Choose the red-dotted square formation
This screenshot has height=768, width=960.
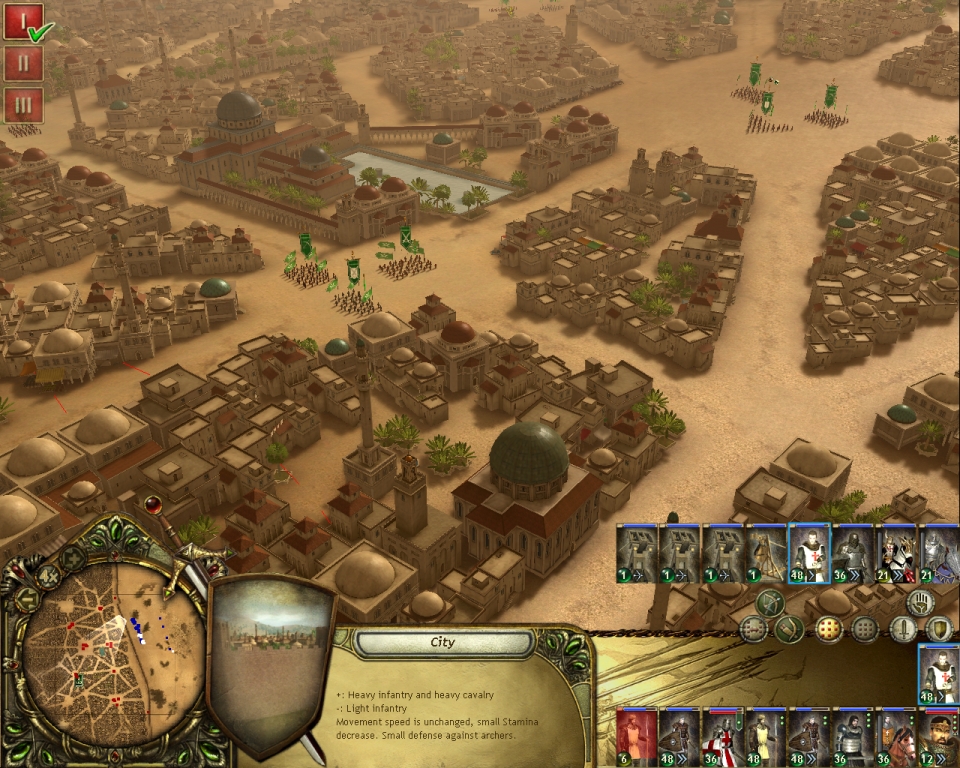[x=828, y=629]
